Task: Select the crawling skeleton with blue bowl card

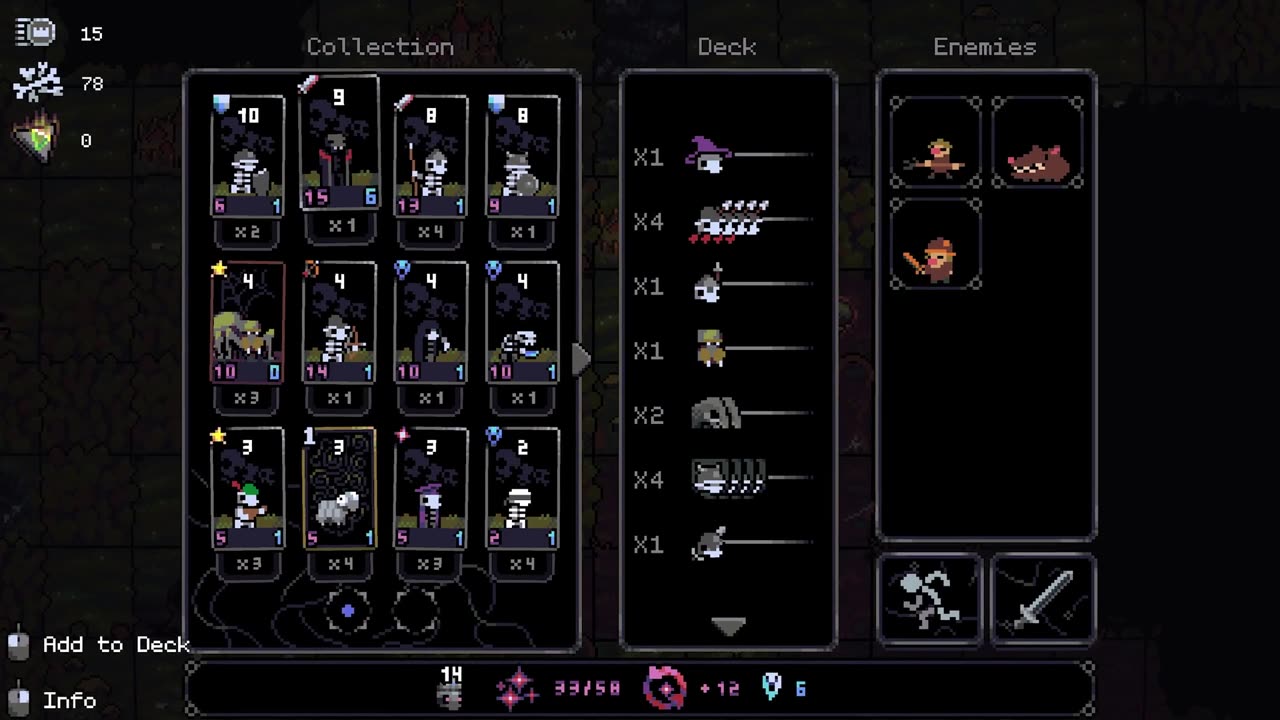Action: (x=522, y=323)
